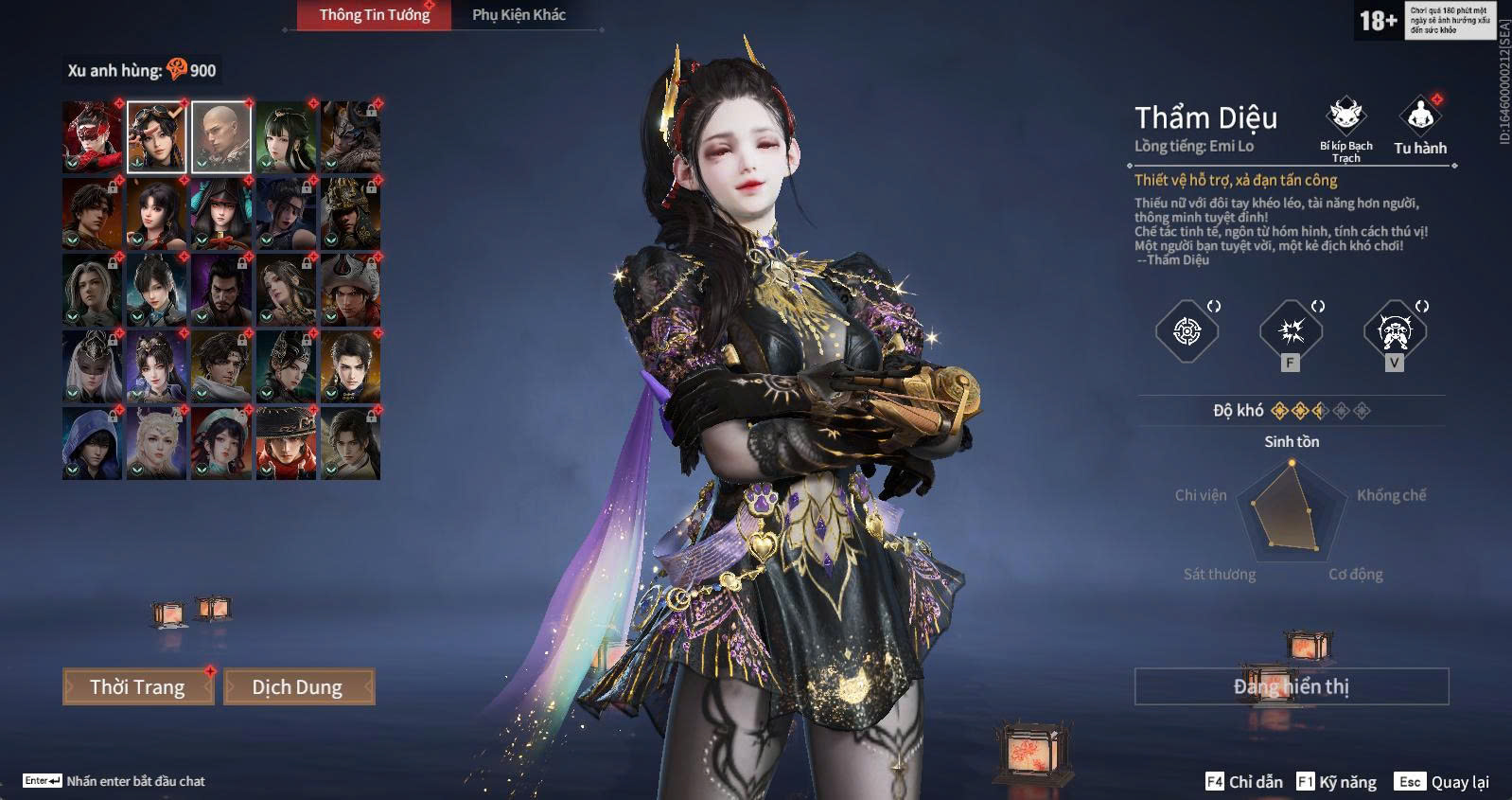This screenshot has height=800, width=1512.
Task: View the circular target passive skill icon
Action: 1187,331
